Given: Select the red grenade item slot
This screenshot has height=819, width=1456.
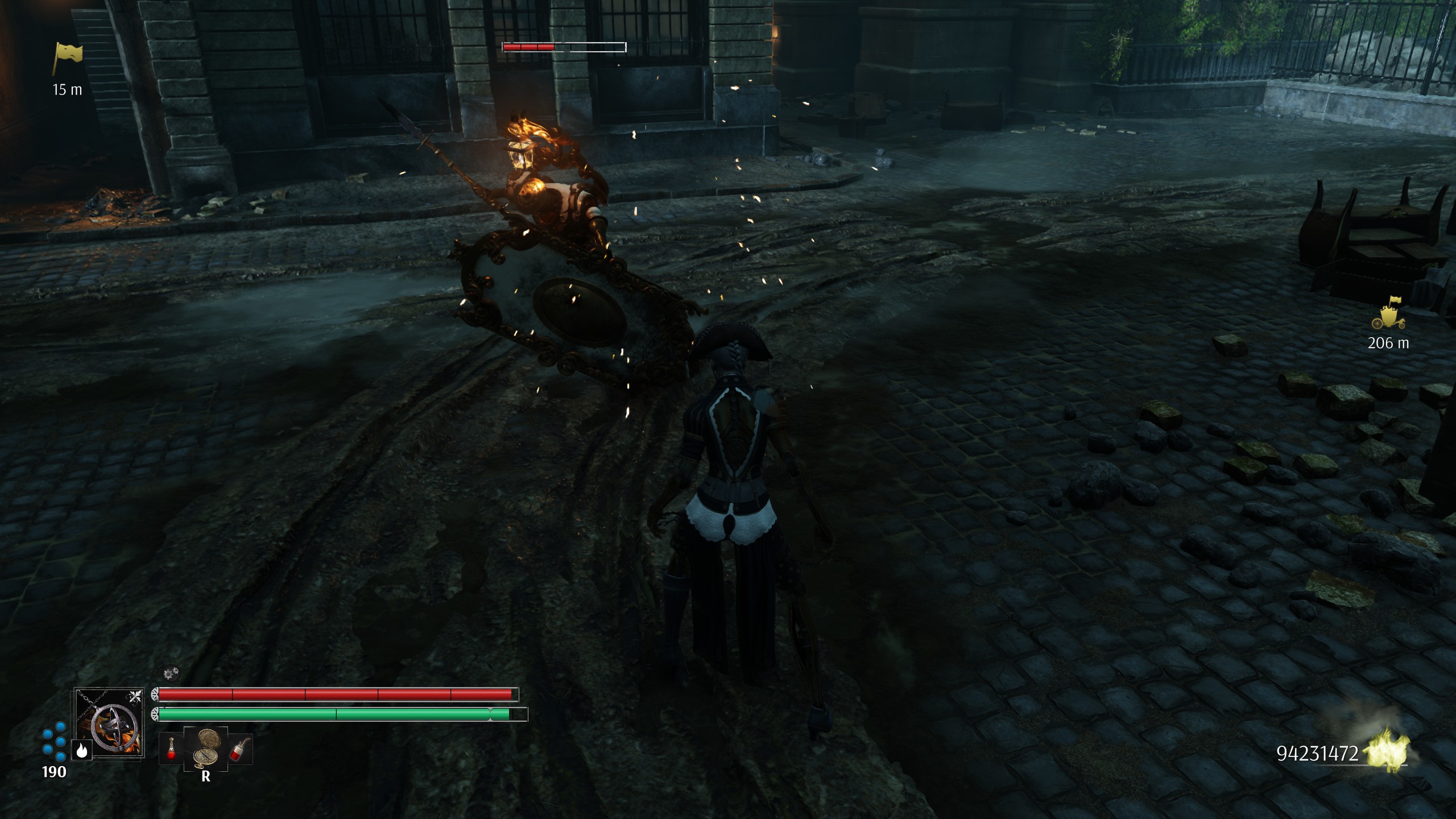Looking at the screenshot, I should click(x=240, y=749).
